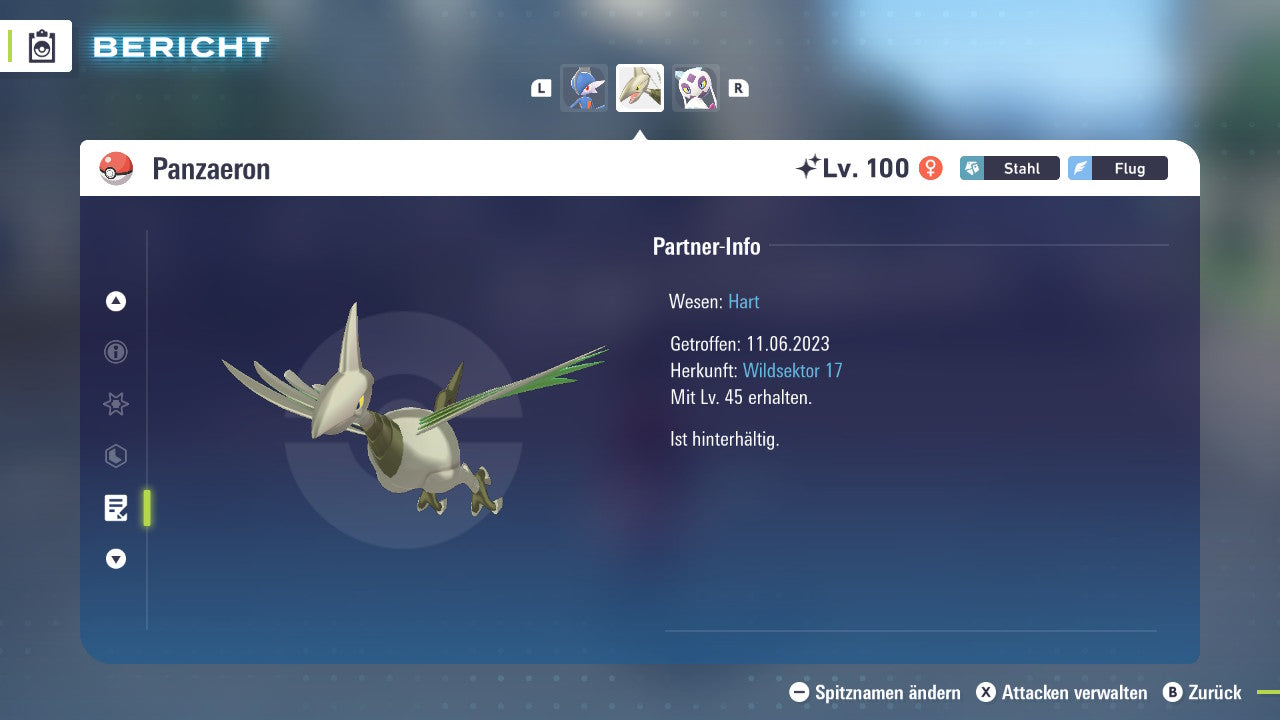Open the hexagon stats icon in the sidebar
1280x720 pixels.
pyautogui.click(x=115, y=456)
